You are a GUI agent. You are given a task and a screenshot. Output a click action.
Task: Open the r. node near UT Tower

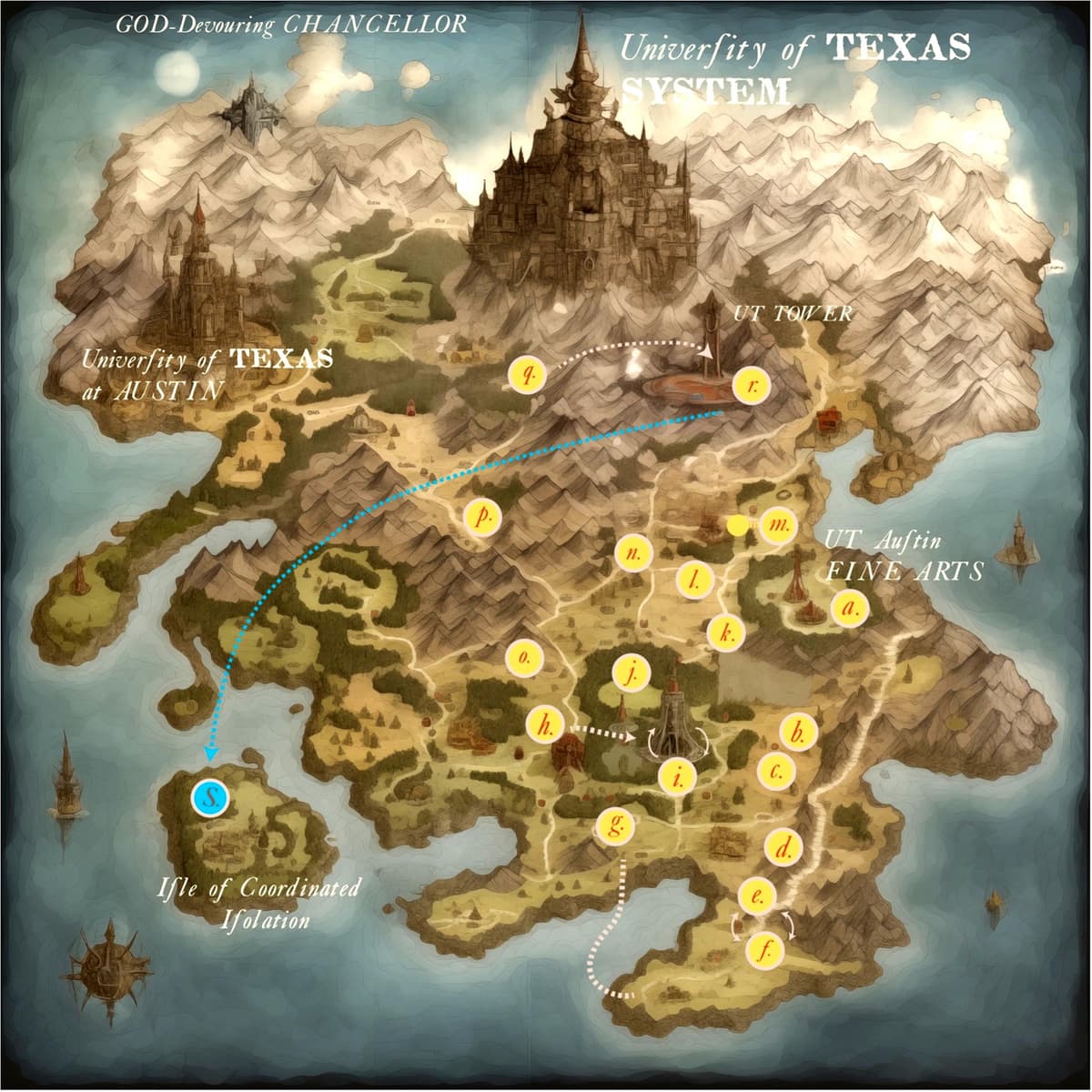(752, 386)
